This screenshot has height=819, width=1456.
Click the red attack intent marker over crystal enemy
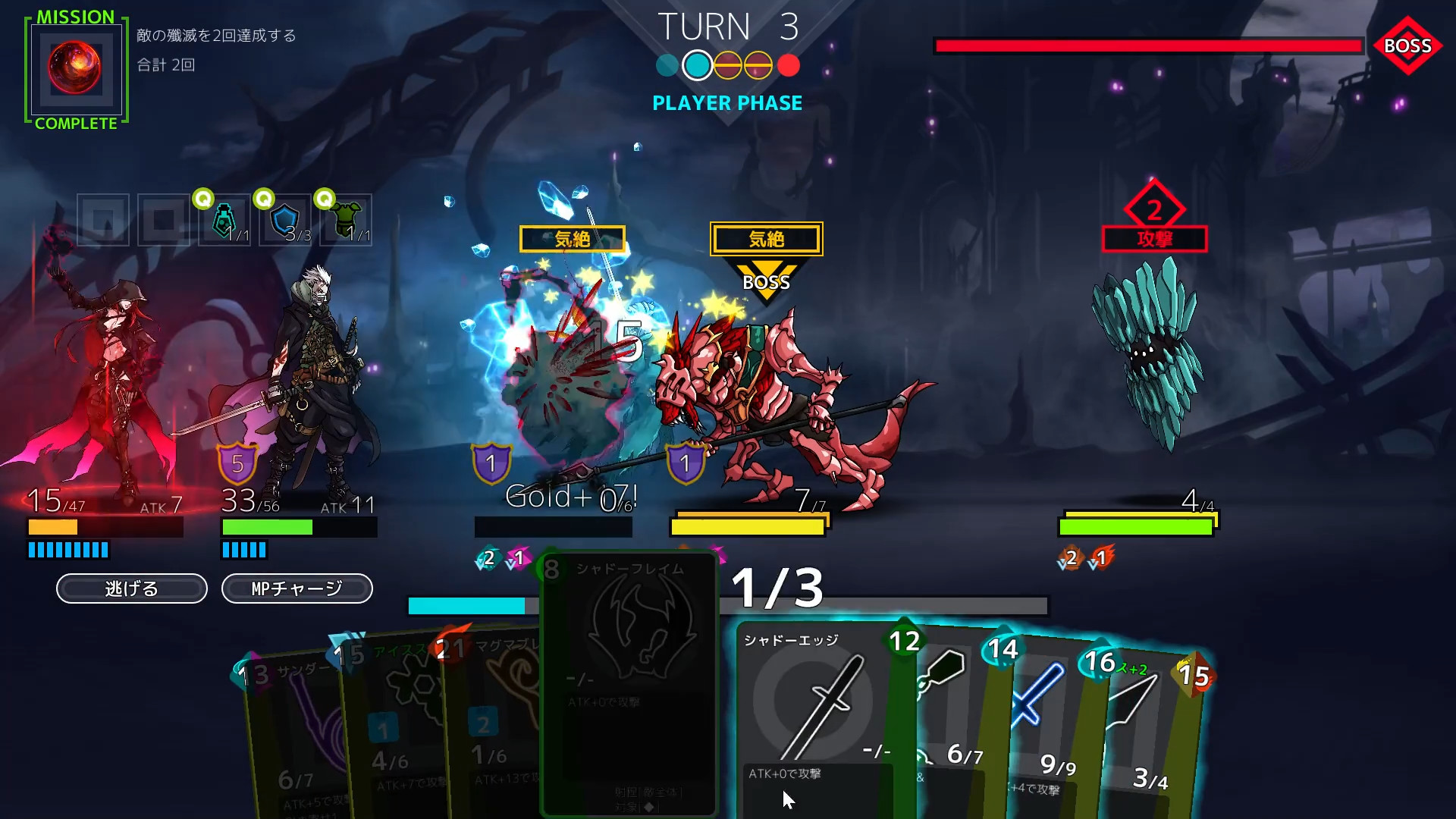click(x=1154, y=224)
